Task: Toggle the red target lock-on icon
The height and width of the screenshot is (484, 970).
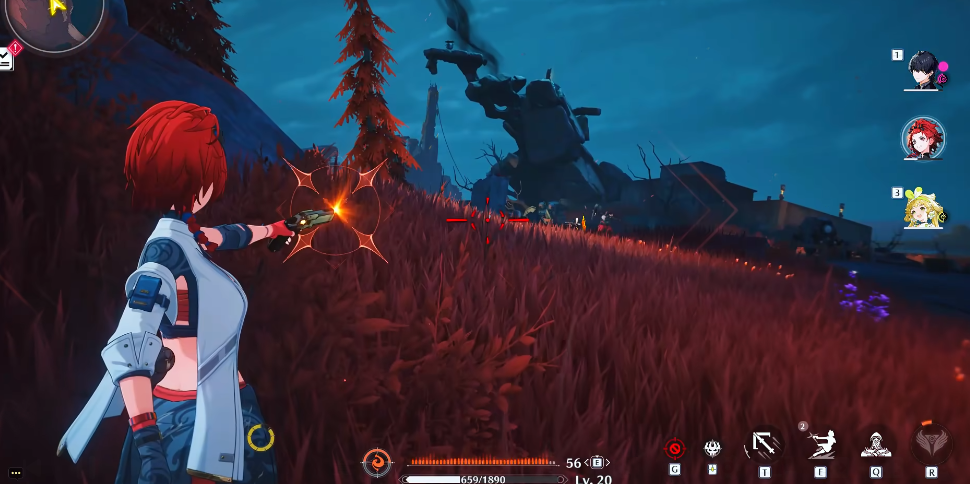Action: click(675, 448)
